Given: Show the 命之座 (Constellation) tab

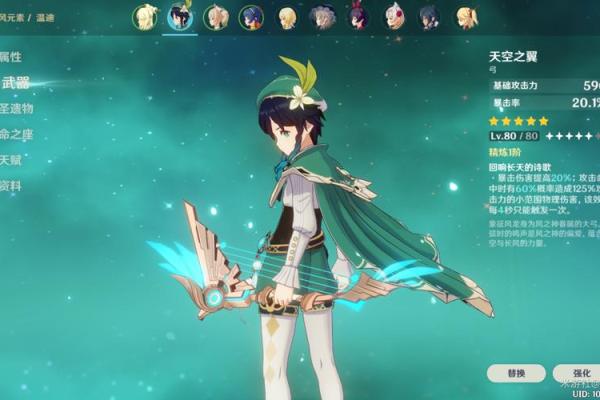Looking at the screenshot, I should pos(16,134).
